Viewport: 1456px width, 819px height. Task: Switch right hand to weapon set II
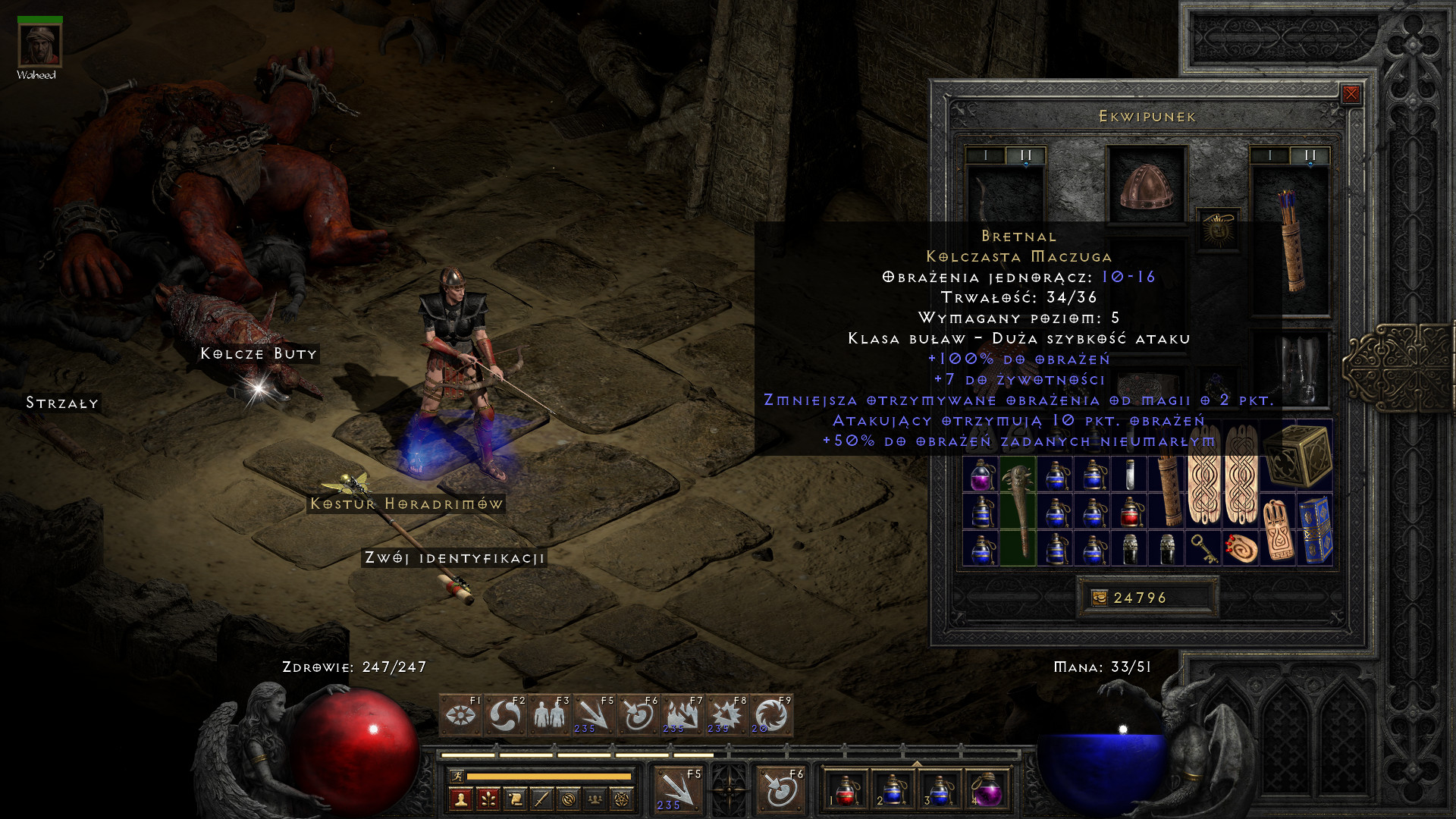pyautogui.click(x=1310, y=155)
